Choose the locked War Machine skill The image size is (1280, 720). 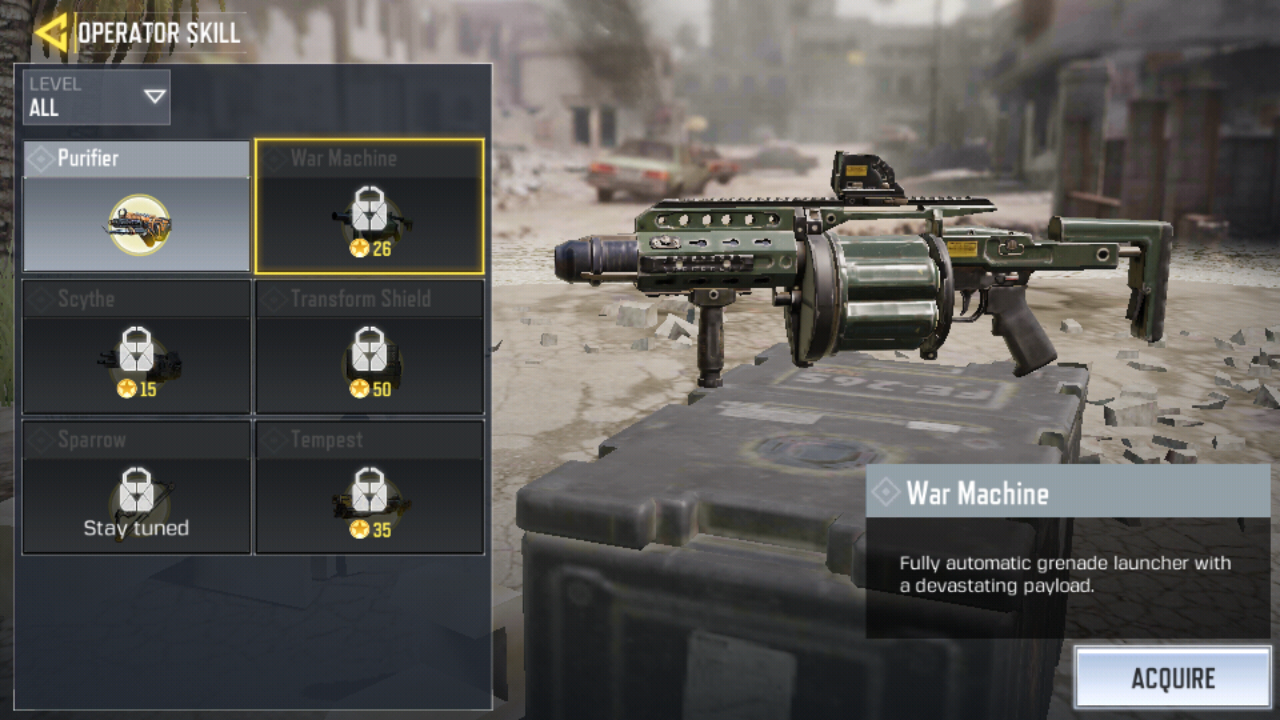tap(369, 207)
